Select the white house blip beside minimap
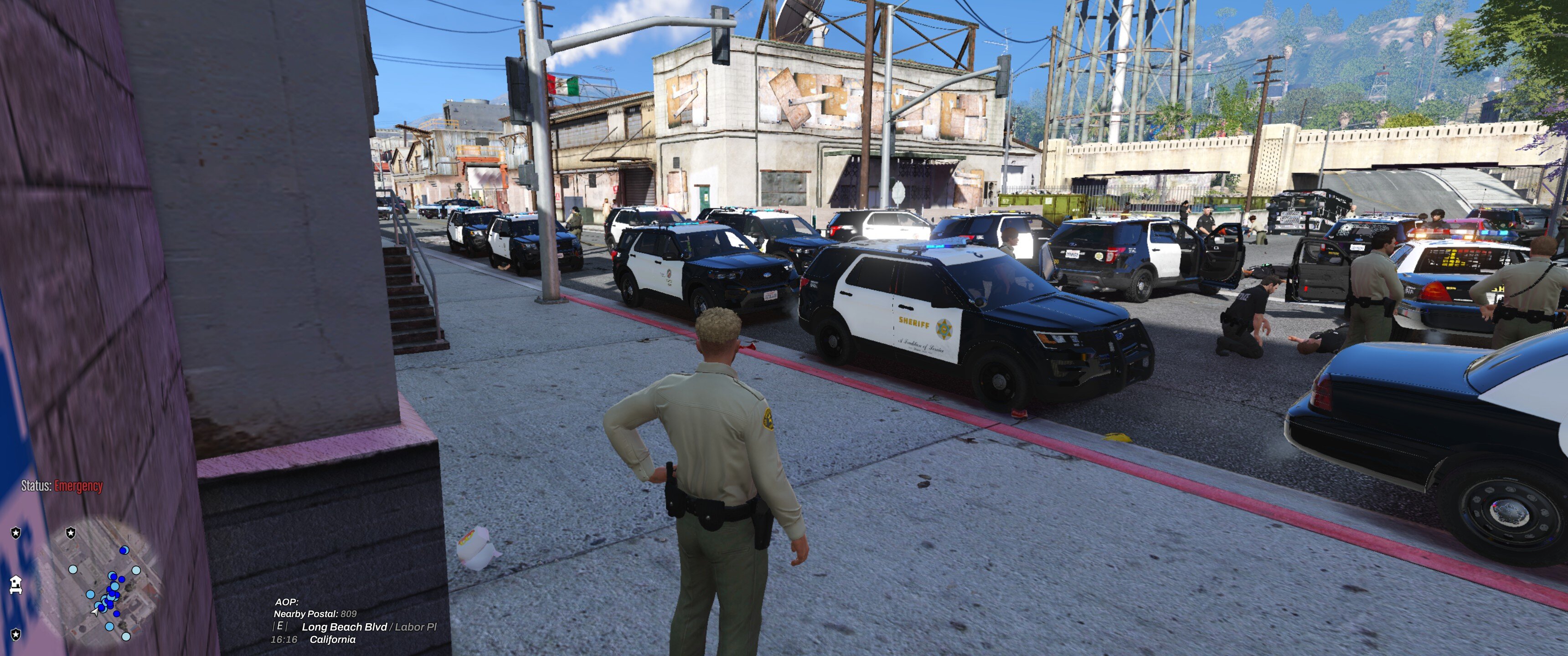 pos(16,584)
